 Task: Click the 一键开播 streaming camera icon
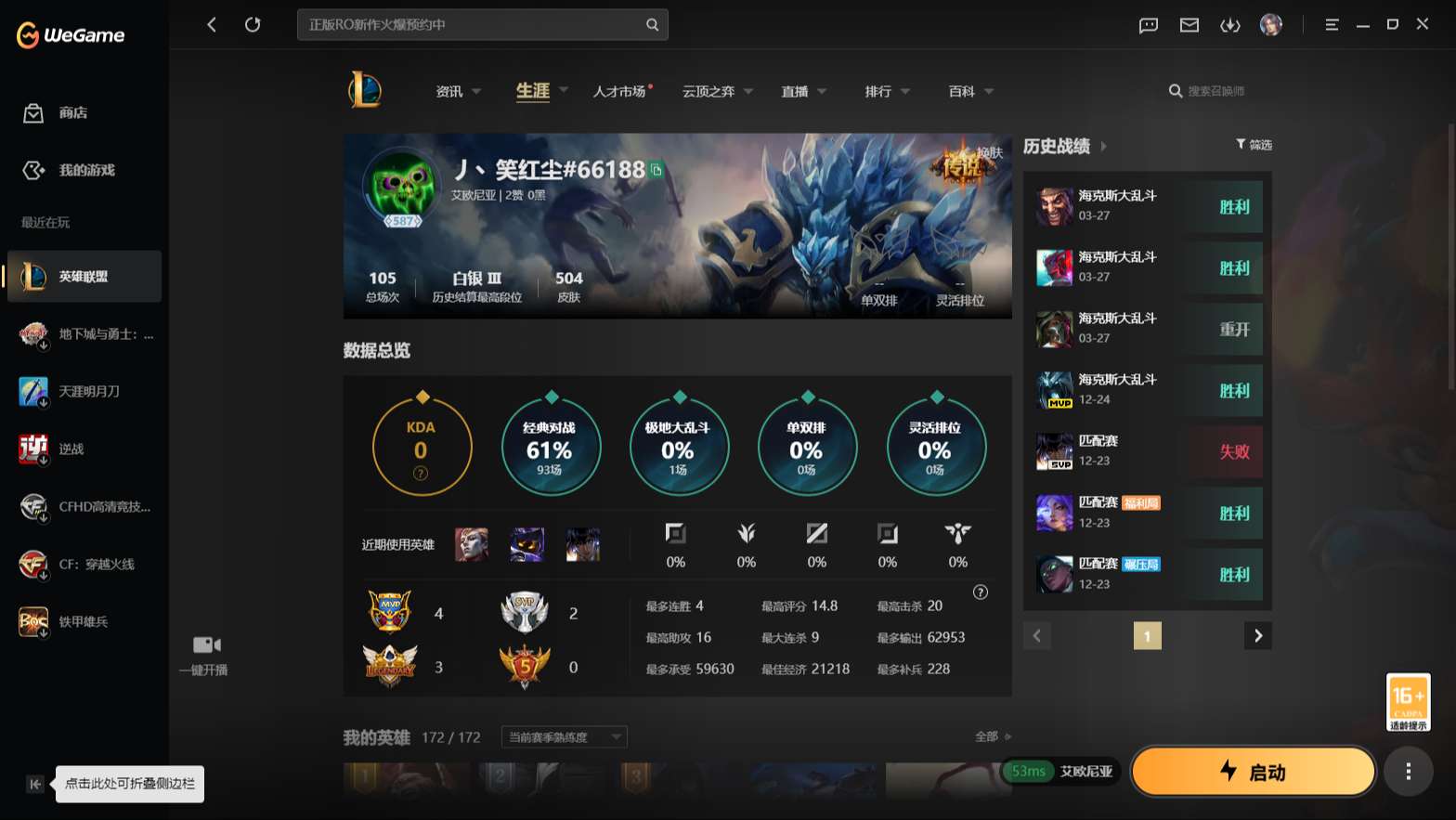tap(204, 644)
